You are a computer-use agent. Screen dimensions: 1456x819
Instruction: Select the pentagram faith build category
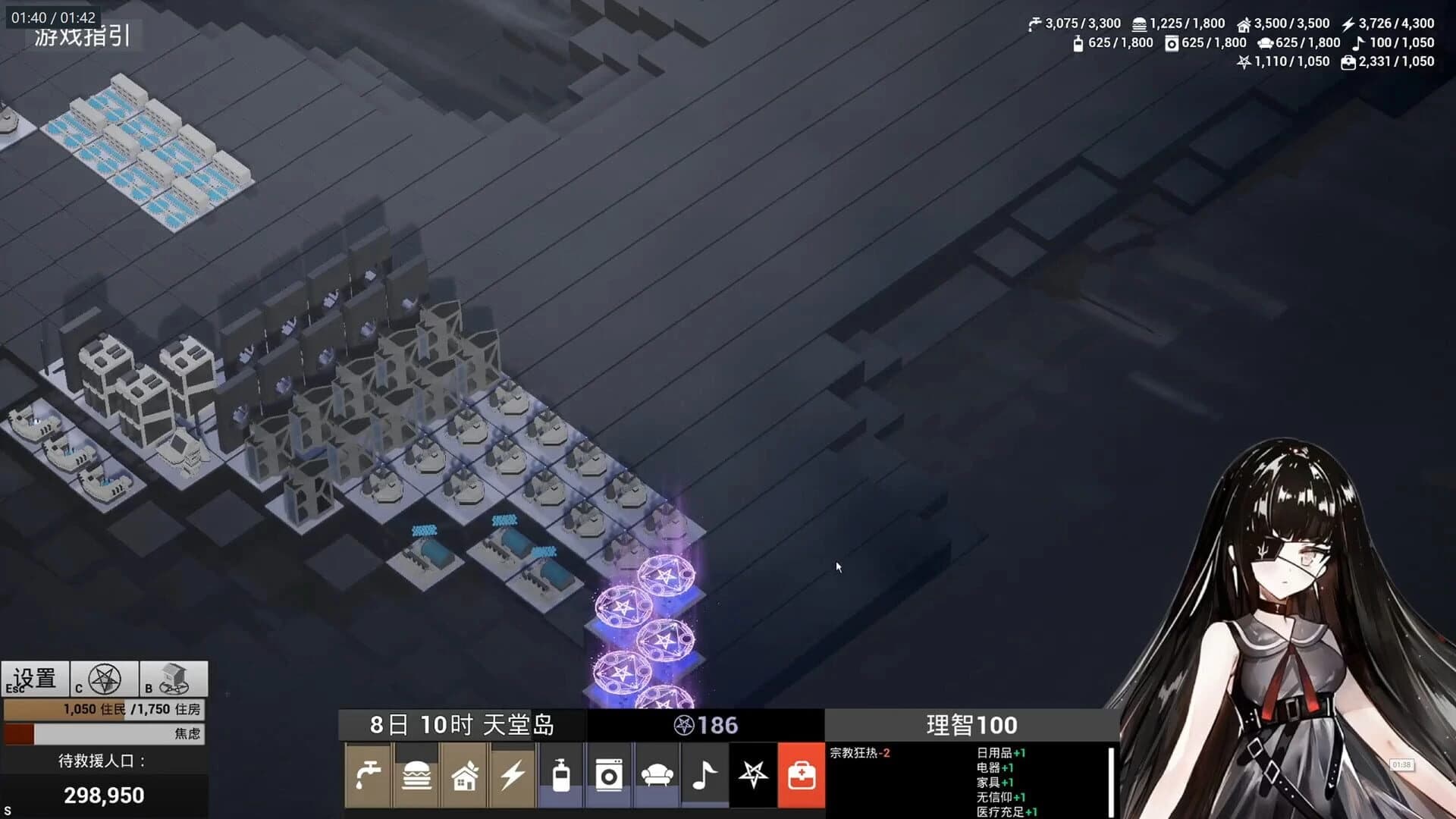[x=755, y=775]
